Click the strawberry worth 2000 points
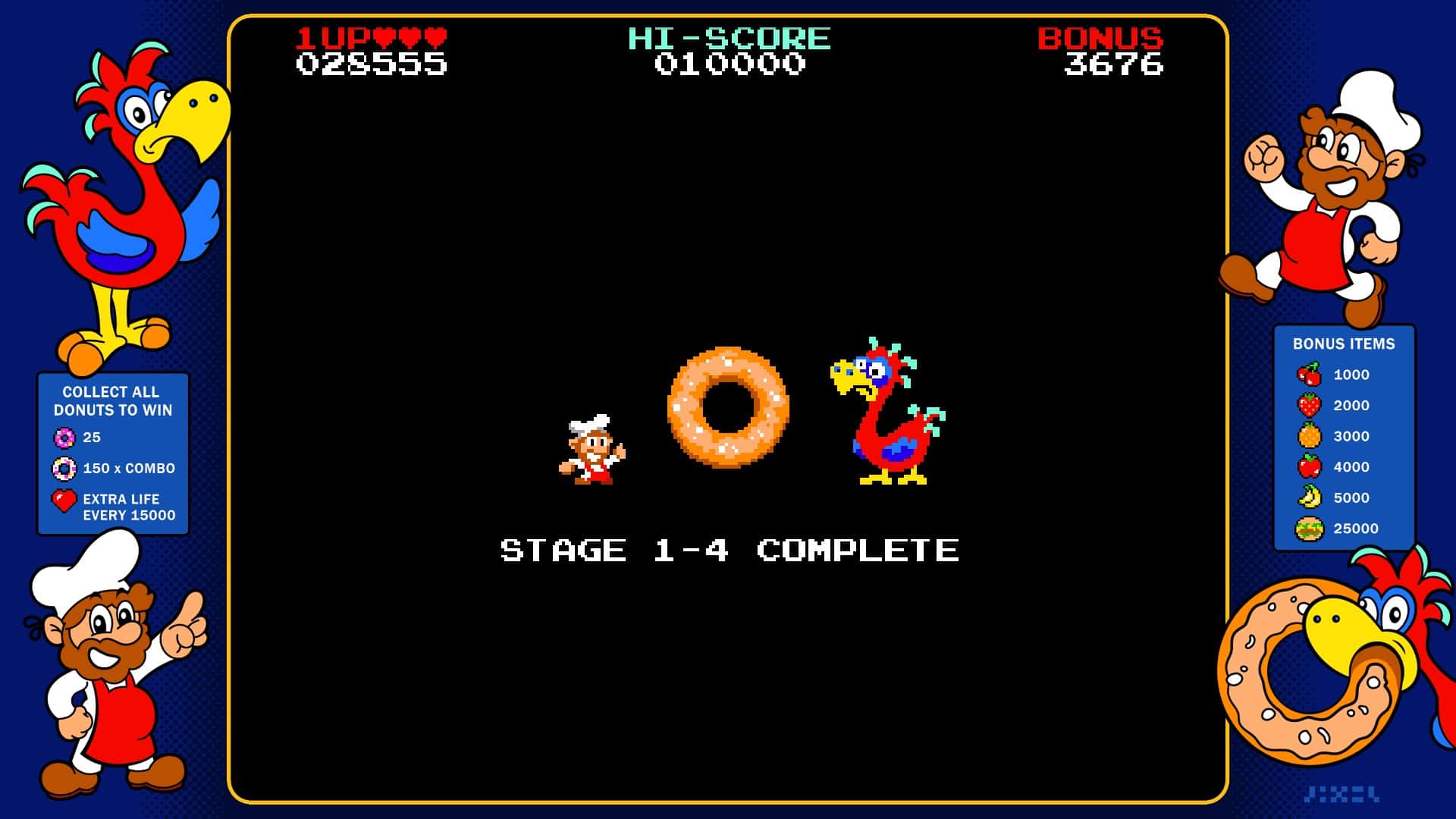 point(1309,405)
